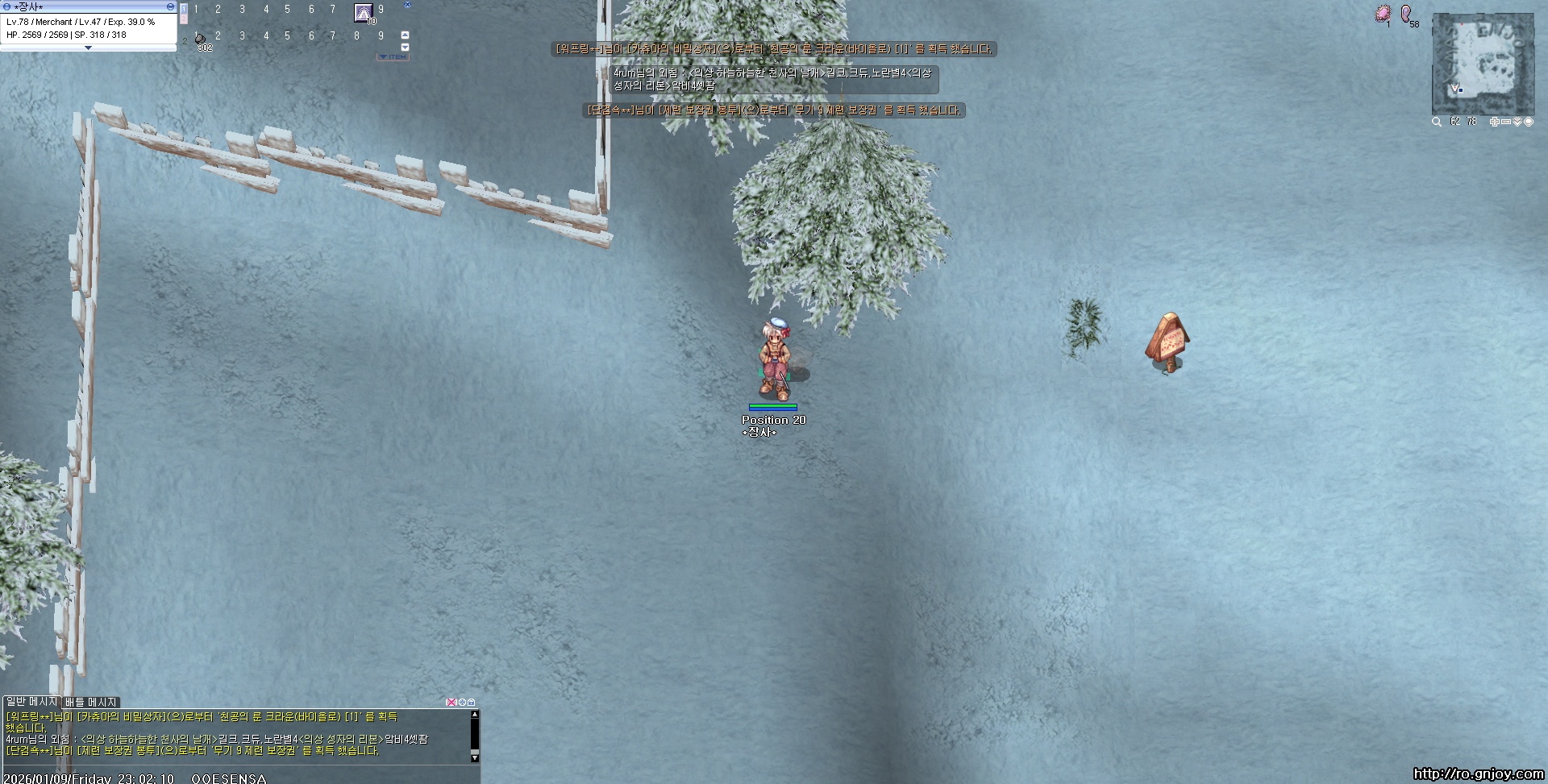
Task: Zoom out the minimap with the minus button
Action: pos(1505,122)
